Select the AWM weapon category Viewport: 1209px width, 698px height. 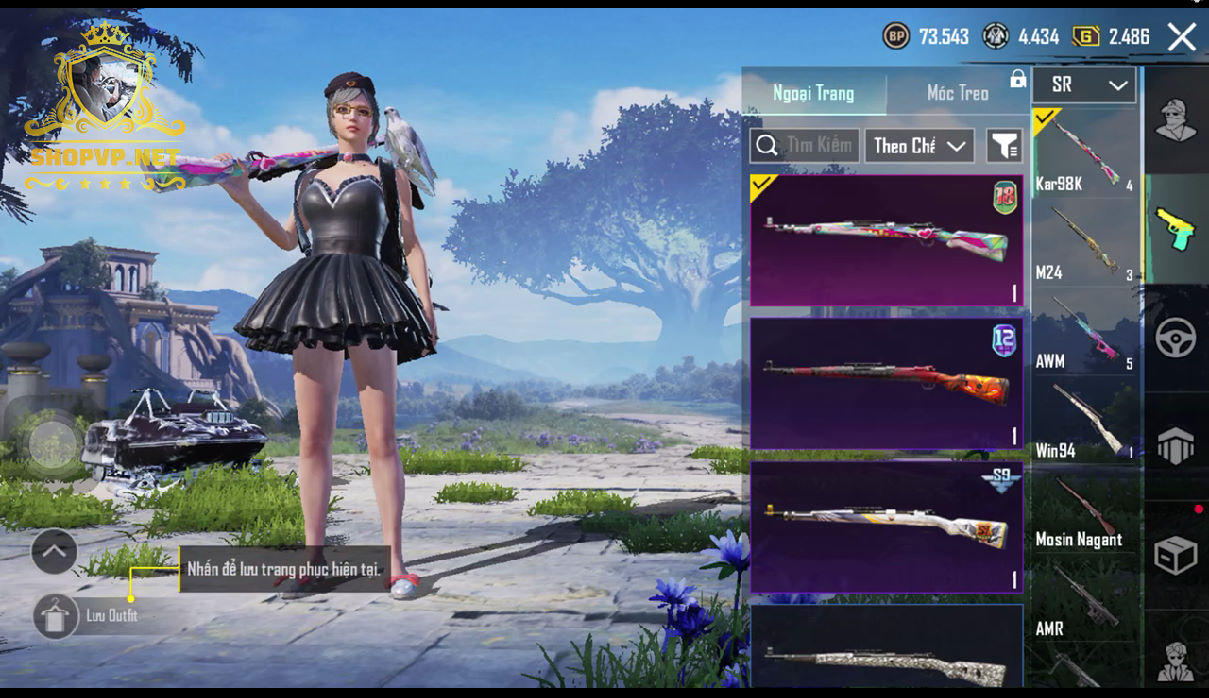pyautogui.click(x=1084, y=331)
